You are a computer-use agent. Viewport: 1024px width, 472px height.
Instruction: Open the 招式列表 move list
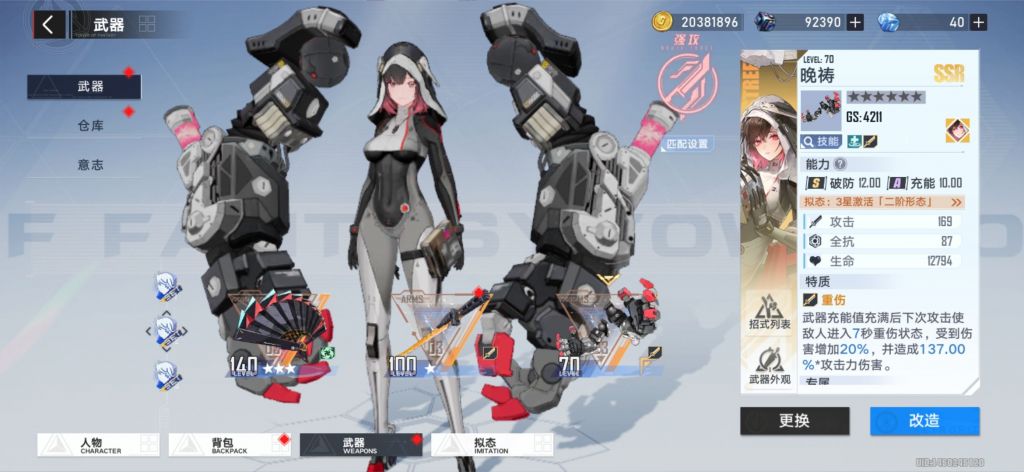770,312
